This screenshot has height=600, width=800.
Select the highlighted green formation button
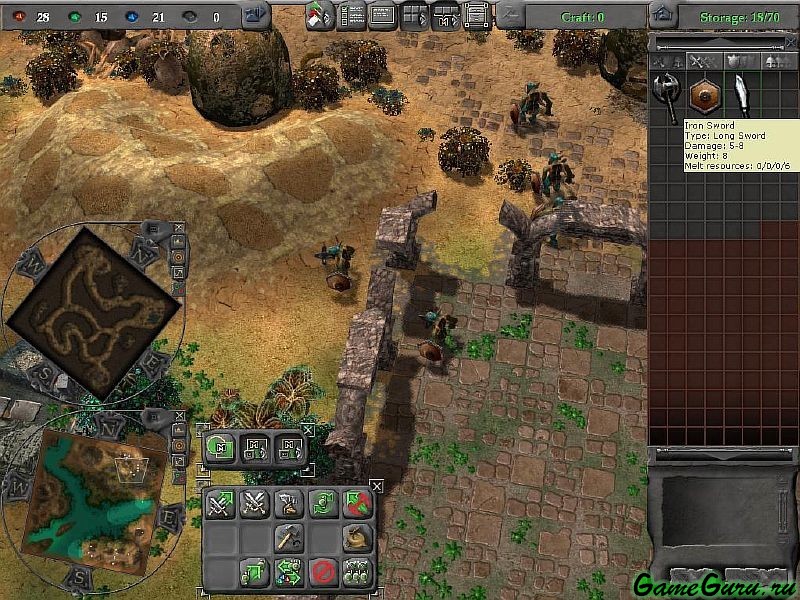221,448
